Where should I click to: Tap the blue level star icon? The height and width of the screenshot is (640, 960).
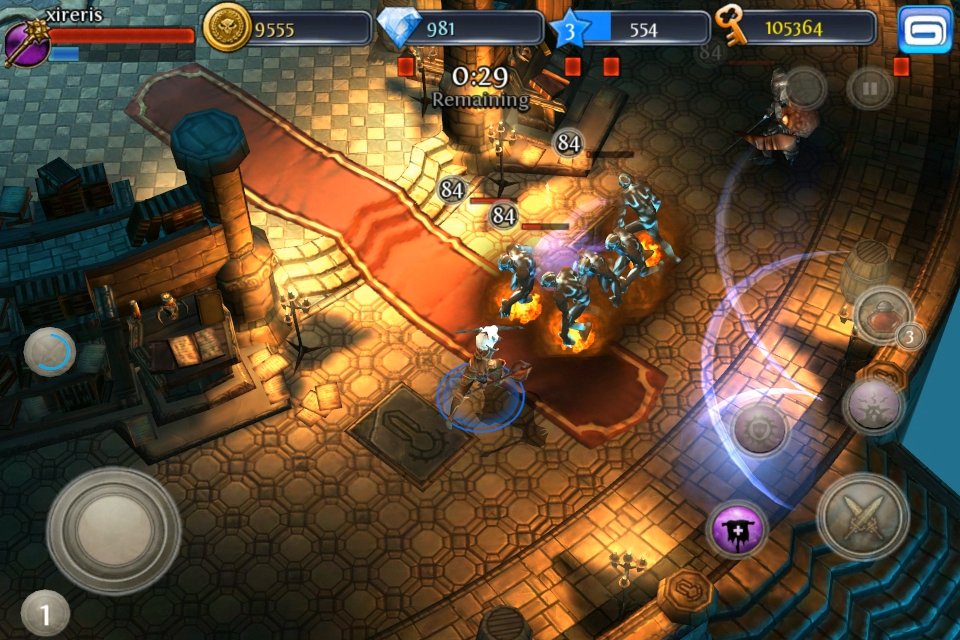[x=568, y=28]
